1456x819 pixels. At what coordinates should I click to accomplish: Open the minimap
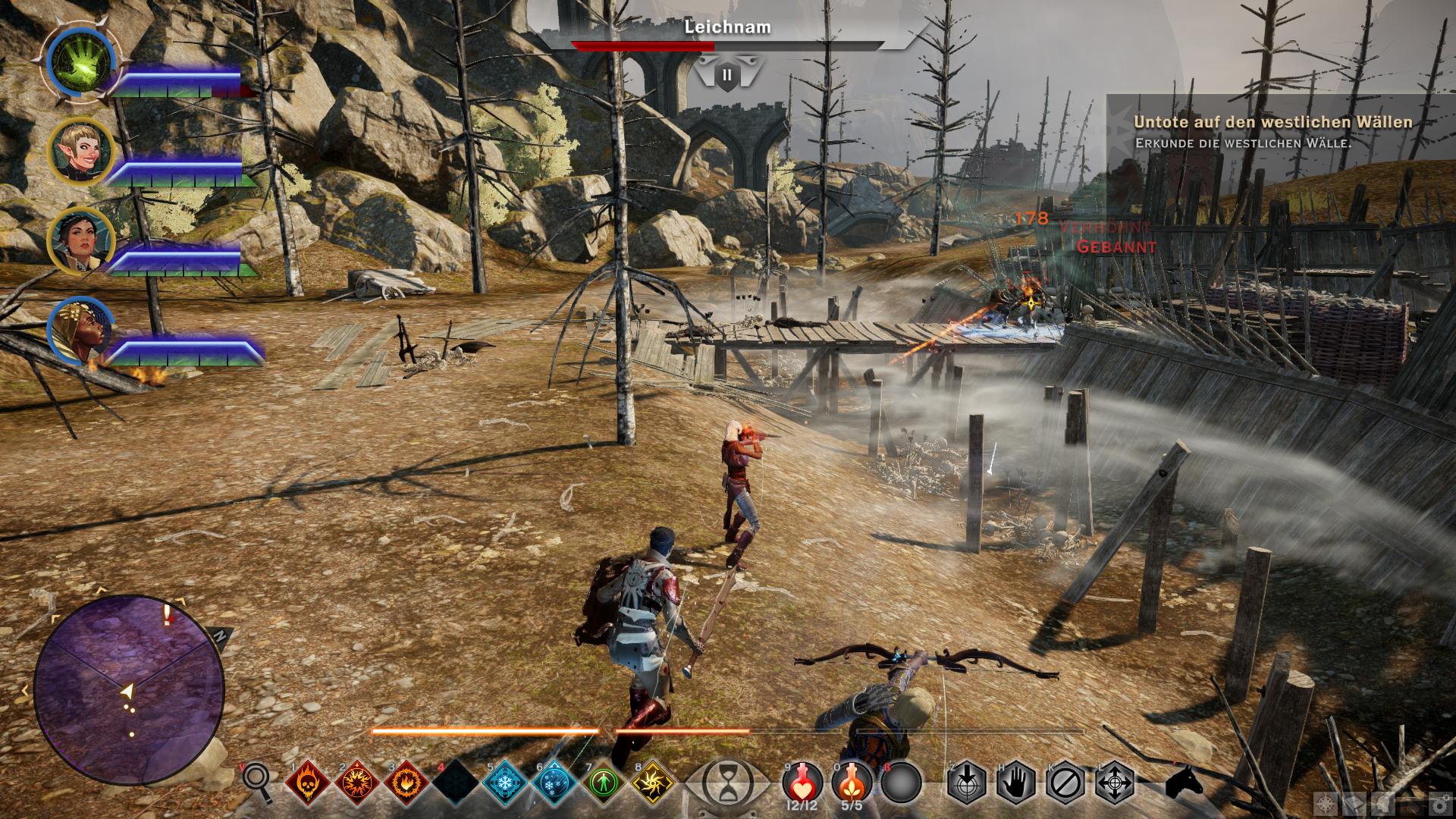129,690
